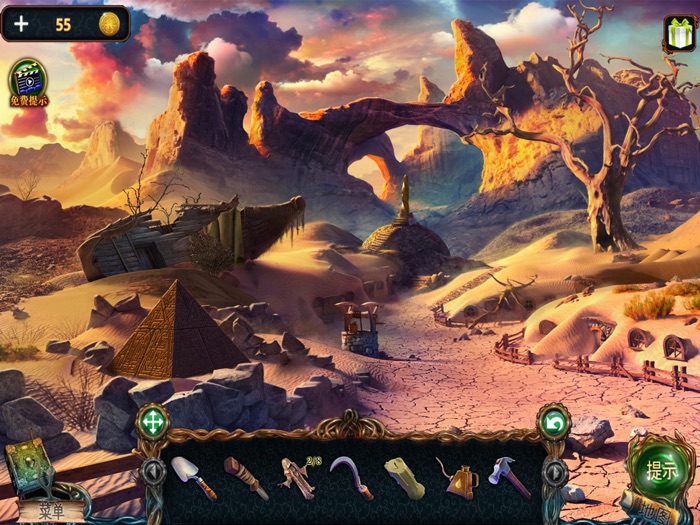The width and height of the screenshot is (700, 525).
Task: Open the green gift box reward
Action: pos(678,35)
